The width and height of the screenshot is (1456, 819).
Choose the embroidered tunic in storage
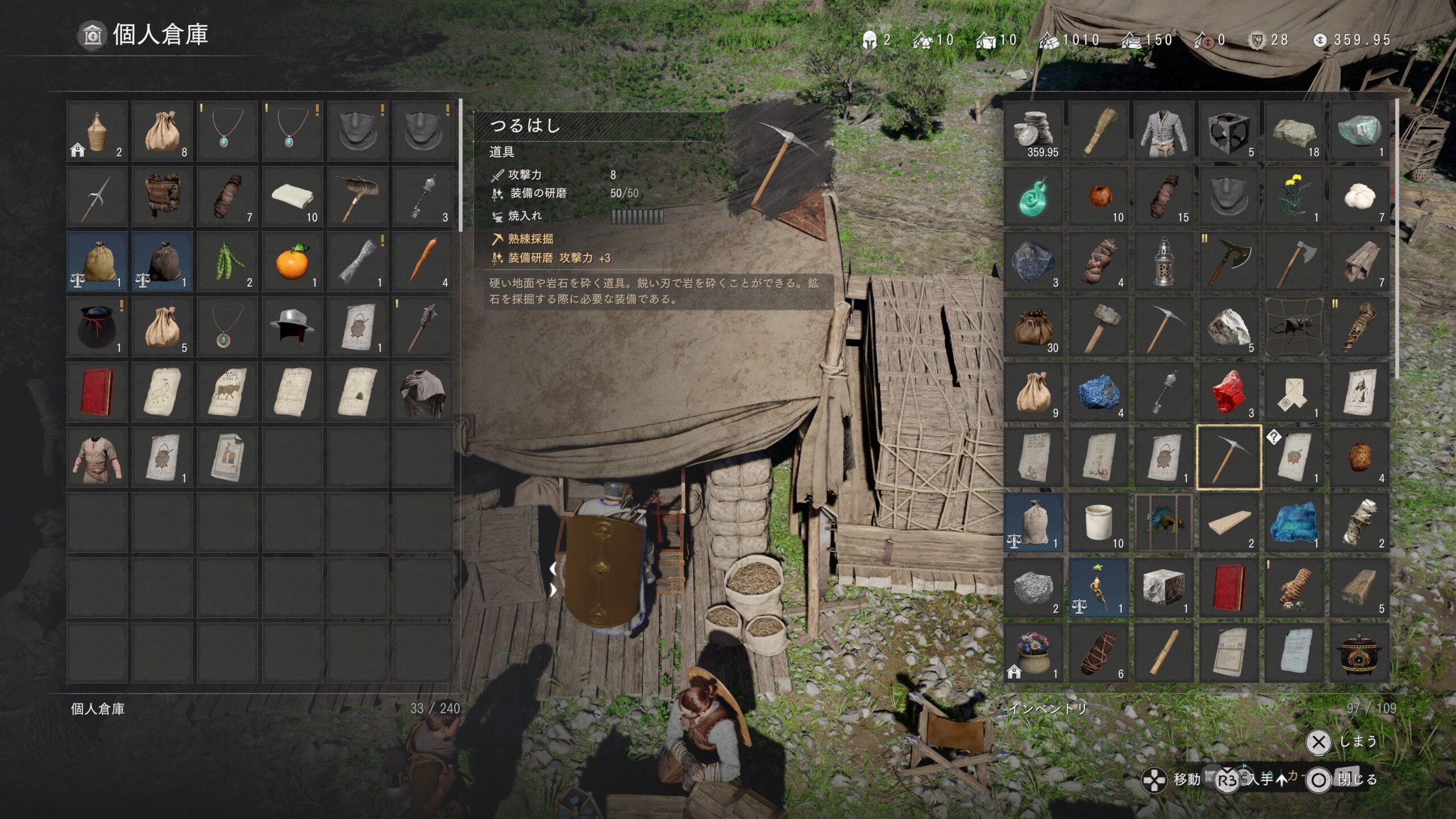97,457
